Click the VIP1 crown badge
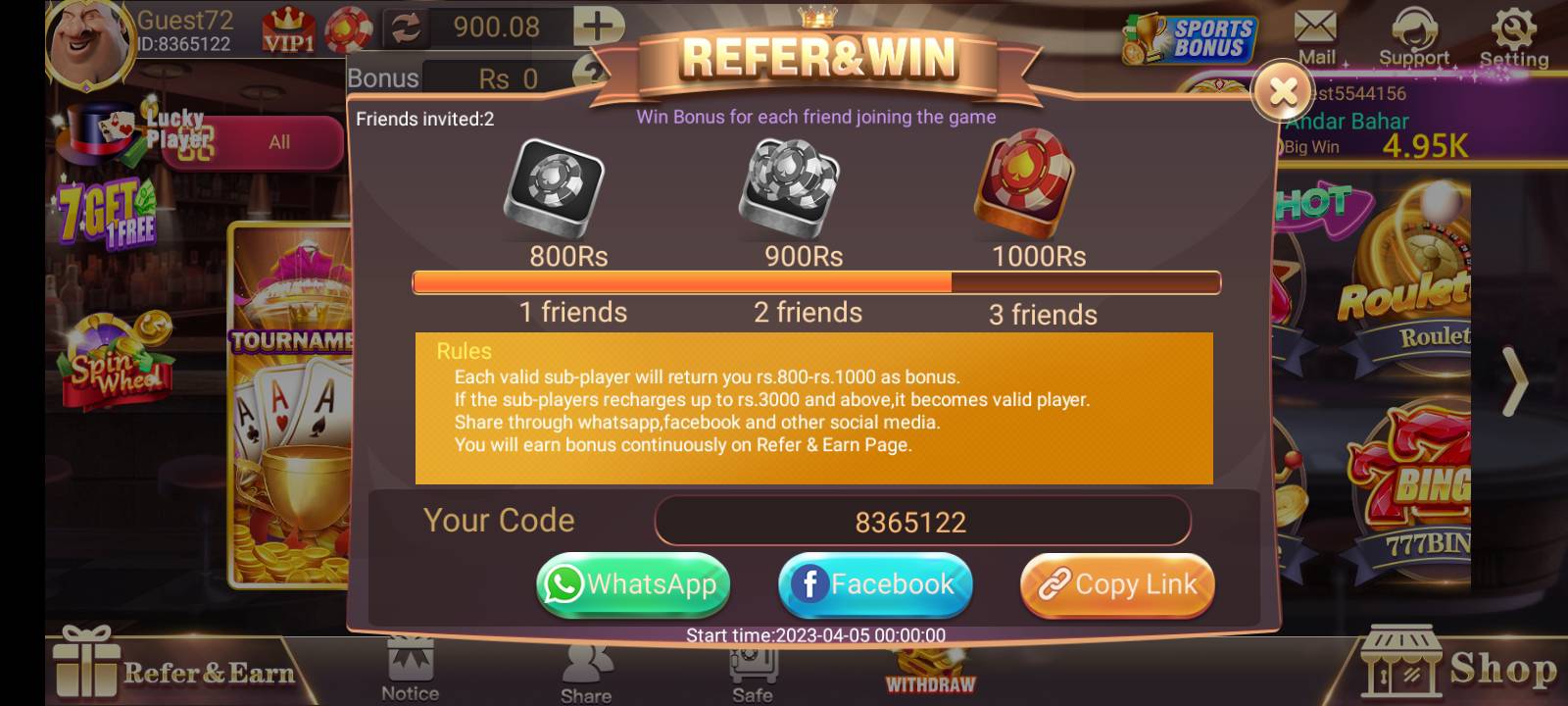1568x706 pixels. [287, 29]
